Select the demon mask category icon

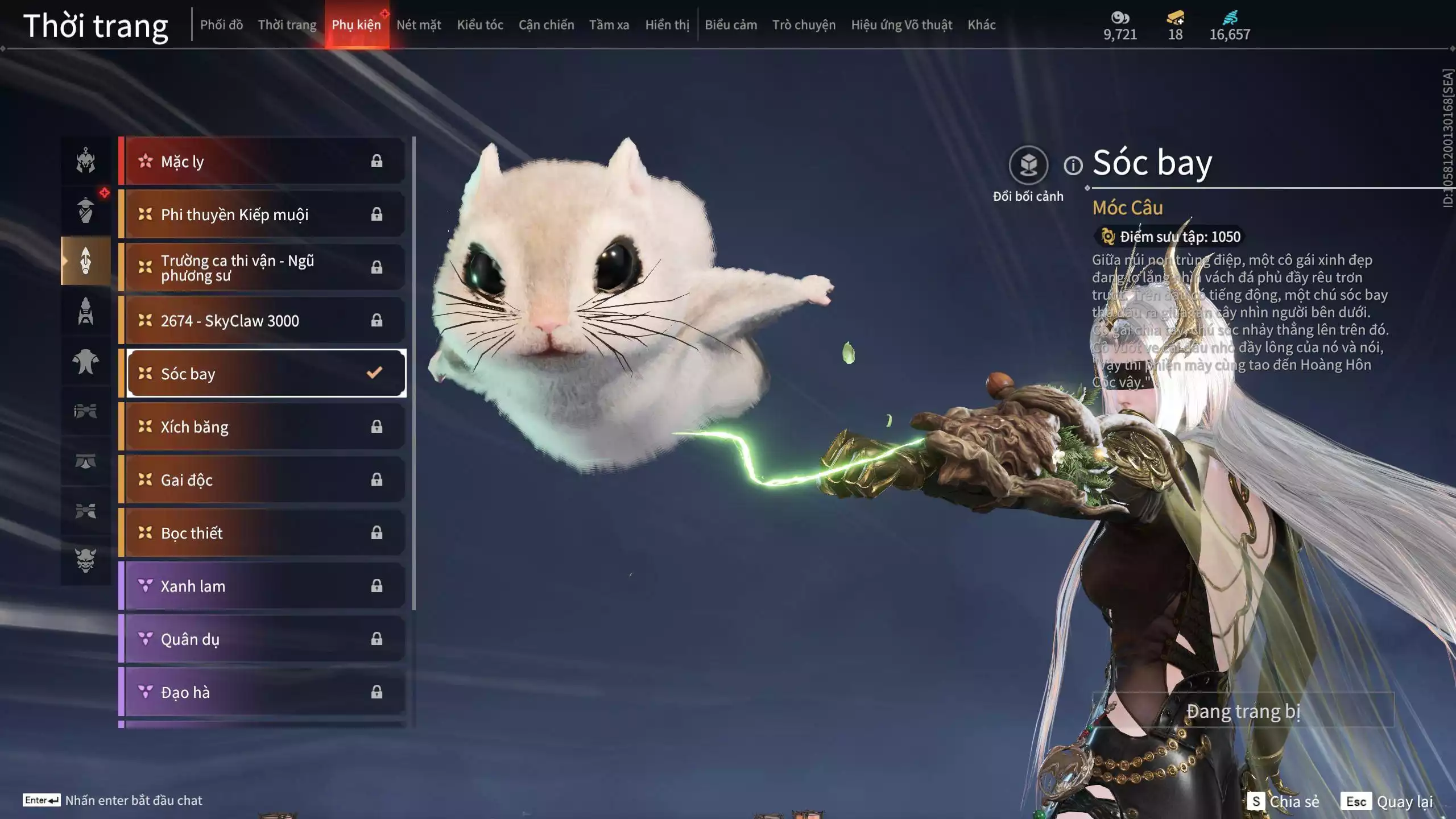(x=86, y=560)
